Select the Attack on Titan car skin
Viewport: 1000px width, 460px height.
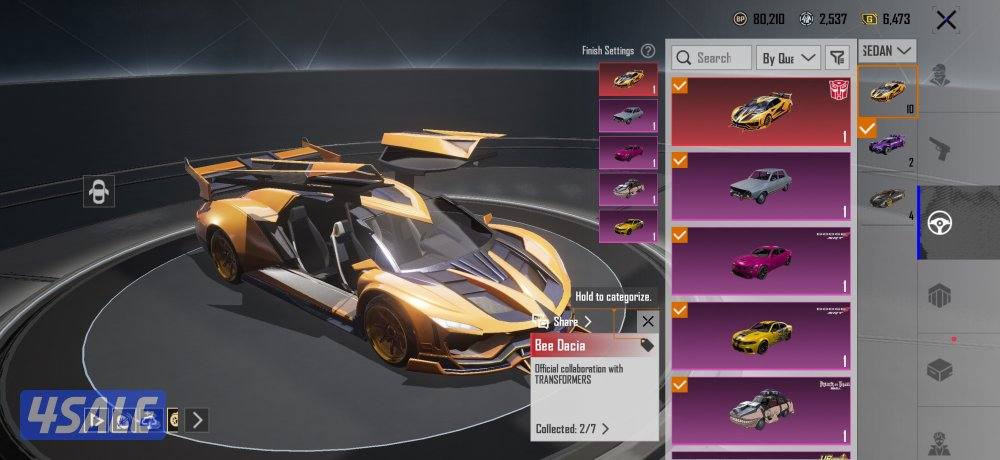(x=762, y=408)
